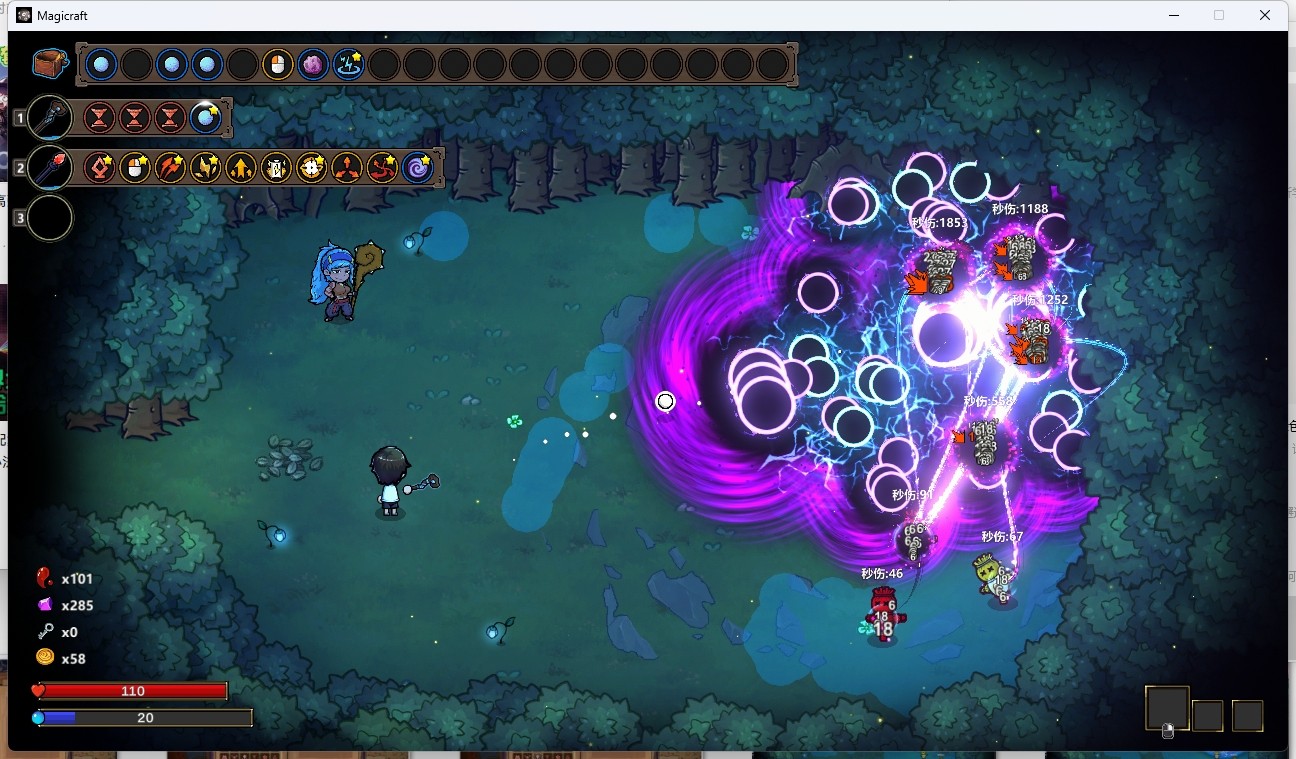This screenshot has width=1296, height=759.
Task: Select the mouse-icon spell in the top inventory bar
Action: (277, 65)
